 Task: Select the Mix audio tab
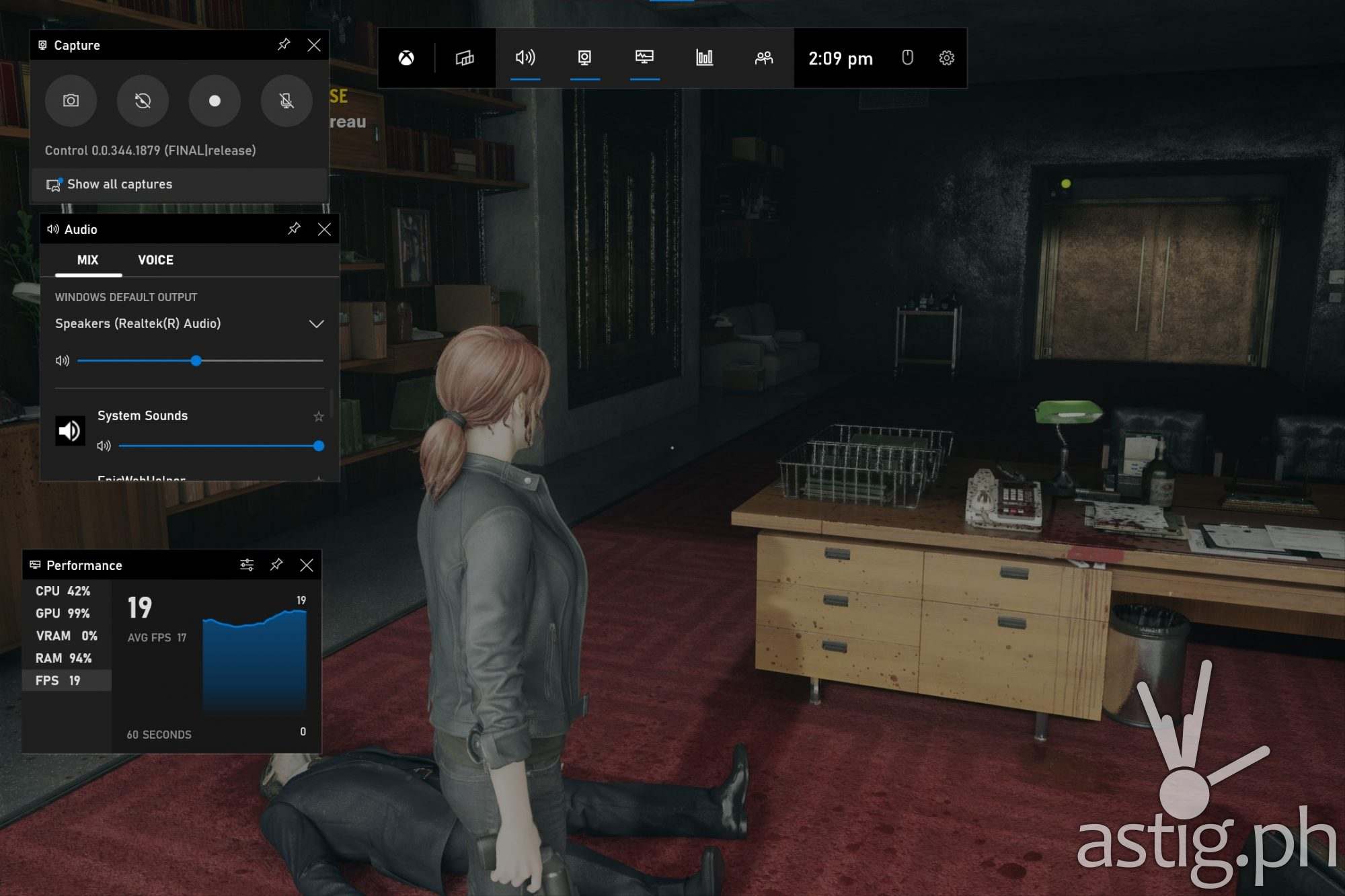pyautogui.click(x=87, y=260)
